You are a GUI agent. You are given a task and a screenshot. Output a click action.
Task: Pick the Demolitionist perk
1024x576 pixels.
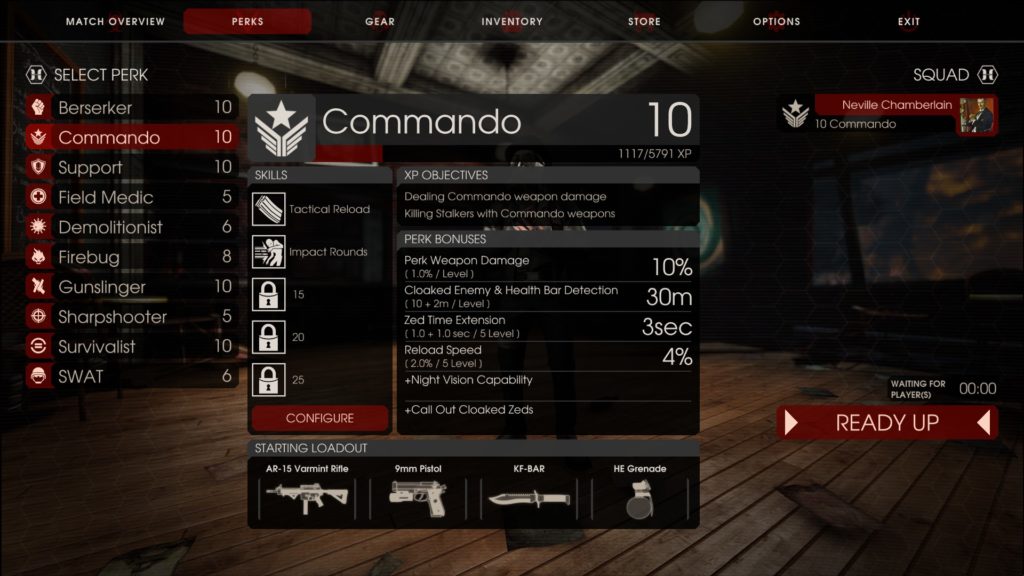[131, 228]
